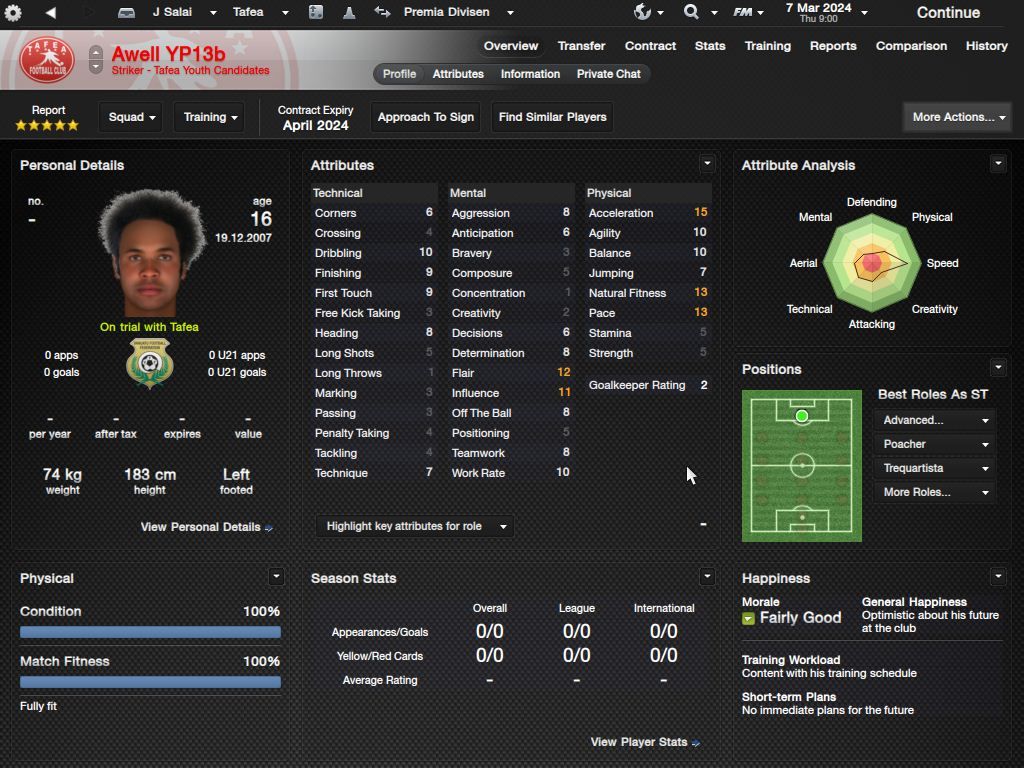
Task: Select the Attributes sub-tab
Action: pyautogui.click(x=458, y=74)
